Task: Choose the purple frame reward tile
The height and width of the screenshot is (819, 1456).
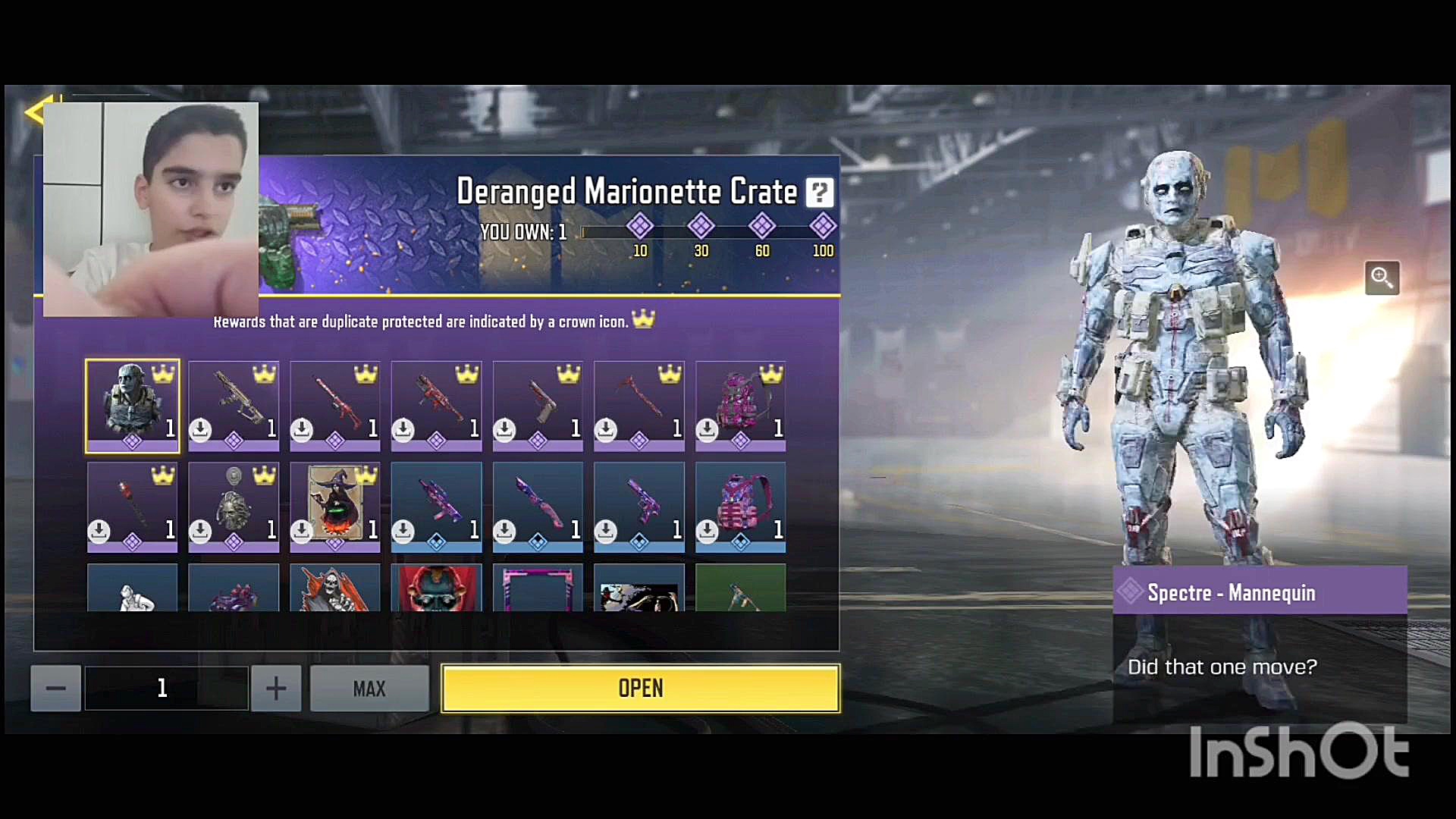Action: [538, 588]
